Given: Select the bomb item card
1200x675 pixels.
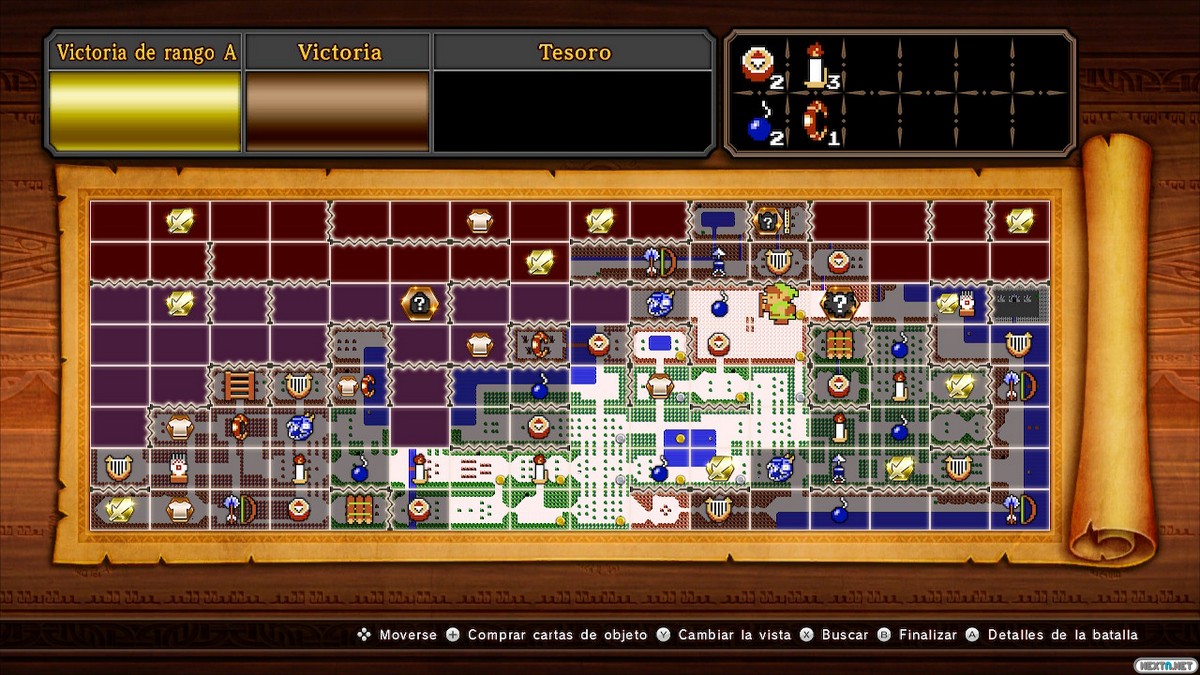Looking at the screenshot, I should [760, 124].
